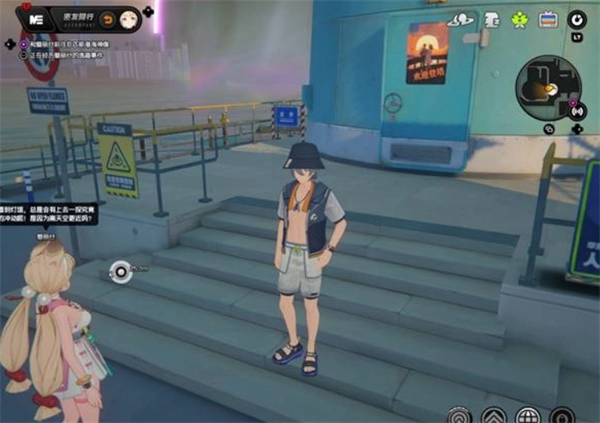Open the ringed planet icon
Image resolution: width=600 pixels, height=423 pixels.
(461, 19)
